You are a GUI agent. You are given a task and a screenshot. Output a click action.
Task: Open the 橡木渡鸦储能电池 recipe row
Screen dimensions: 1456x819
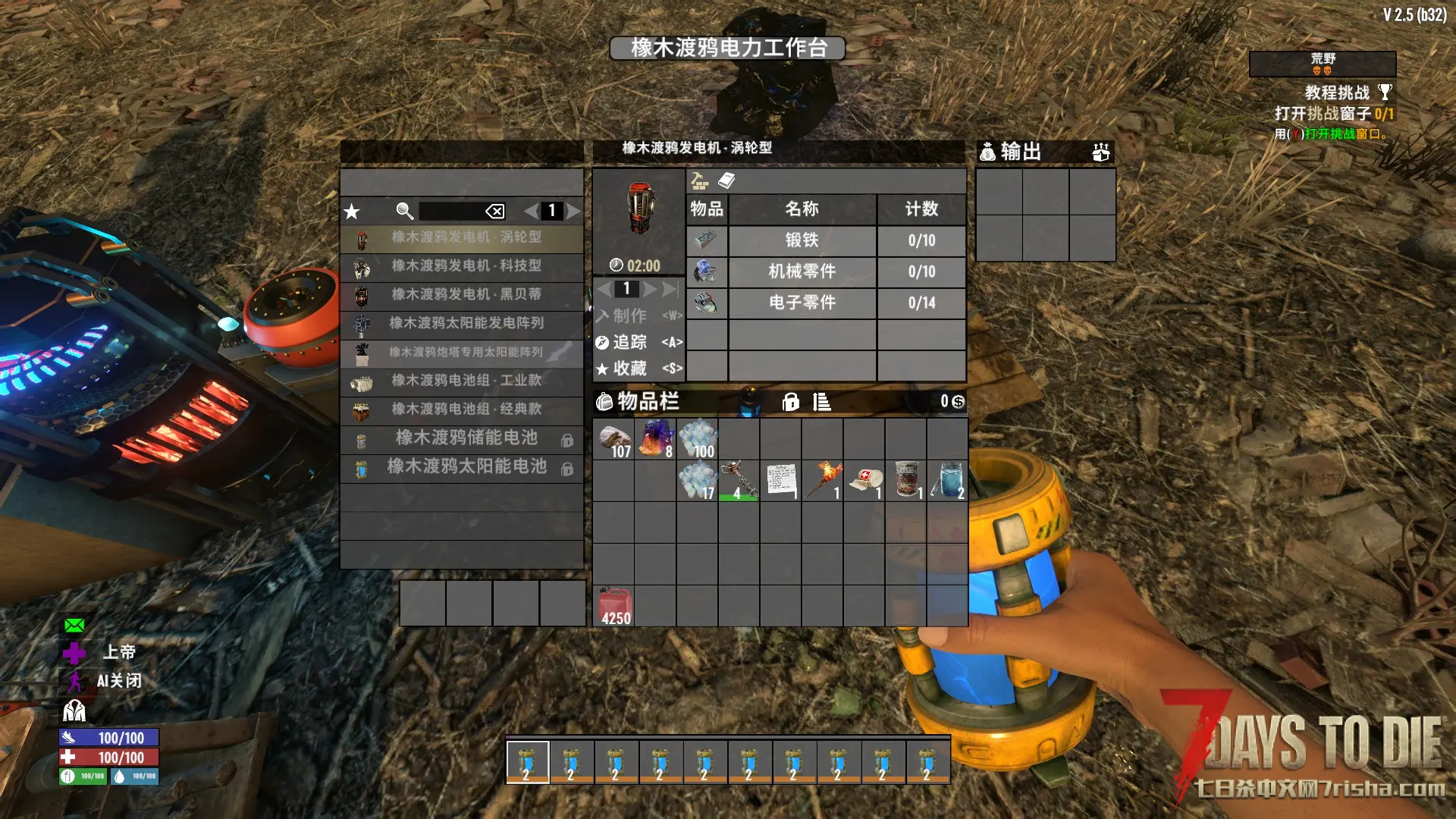click(466, 438)
